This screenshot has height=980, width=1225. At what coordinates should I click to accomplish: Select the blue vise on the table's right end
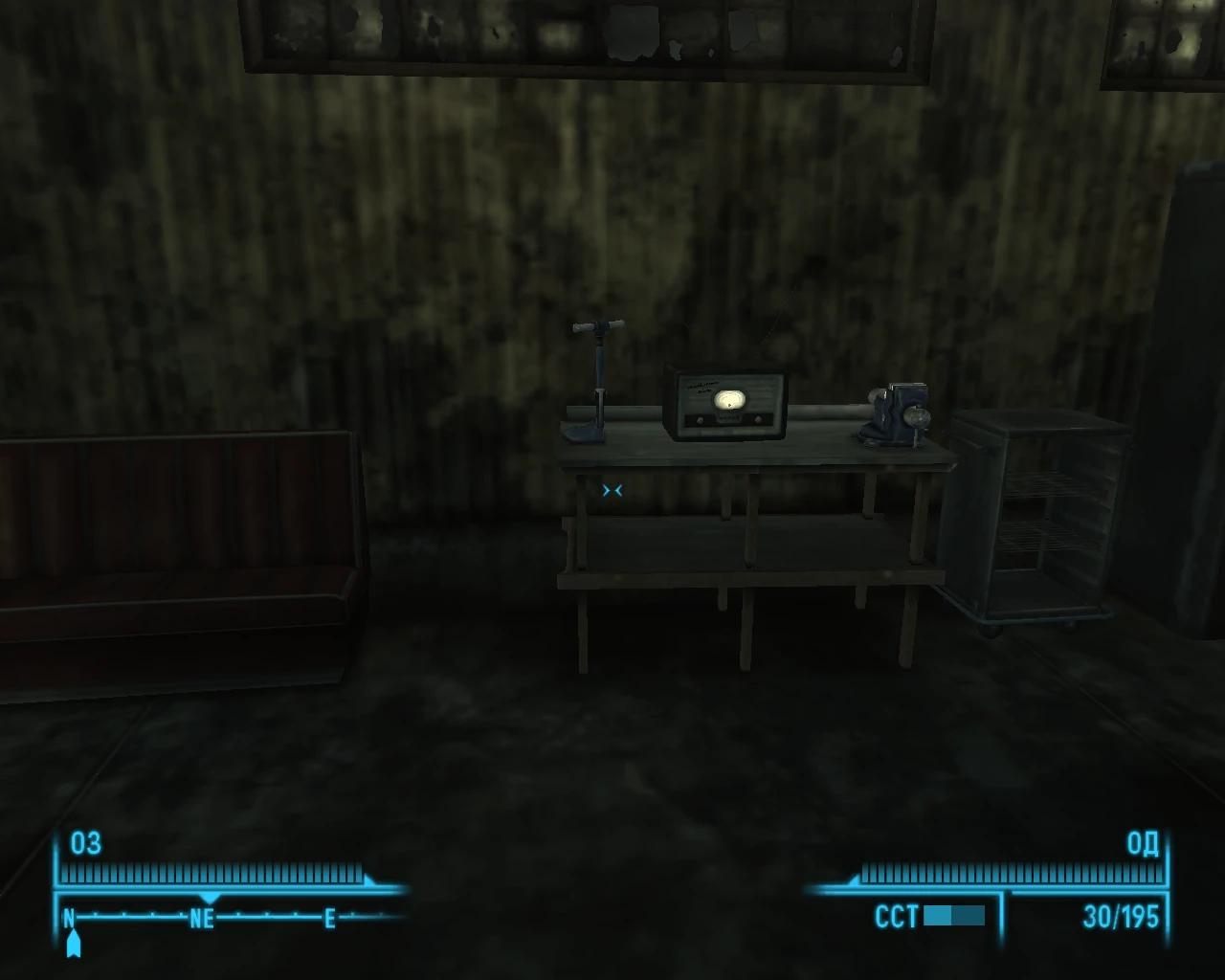coord(901,410)
